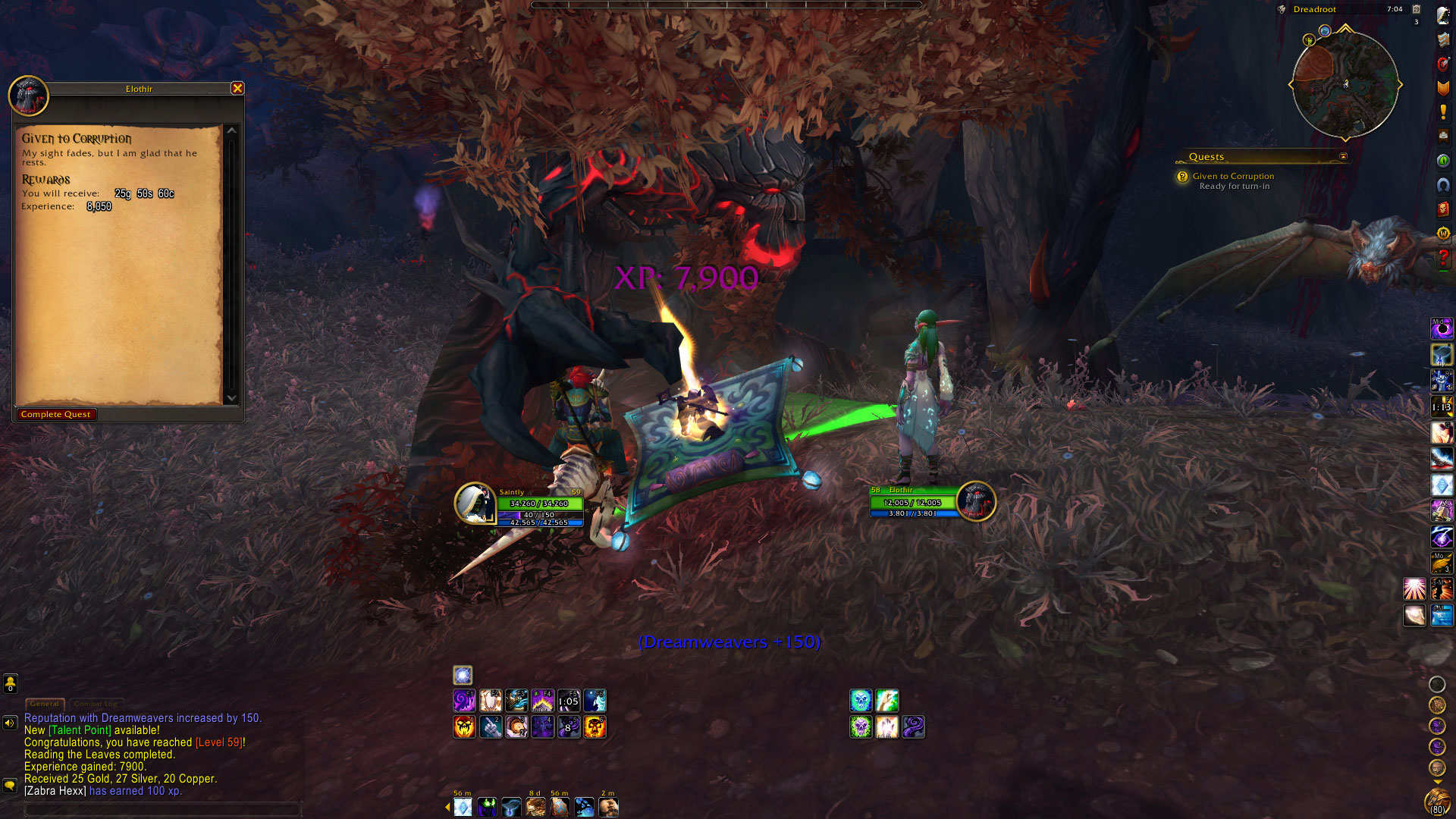The image size is (1456, 819).
Task: Open the Adventure Guide red book button
Action: coord(1443,209)
